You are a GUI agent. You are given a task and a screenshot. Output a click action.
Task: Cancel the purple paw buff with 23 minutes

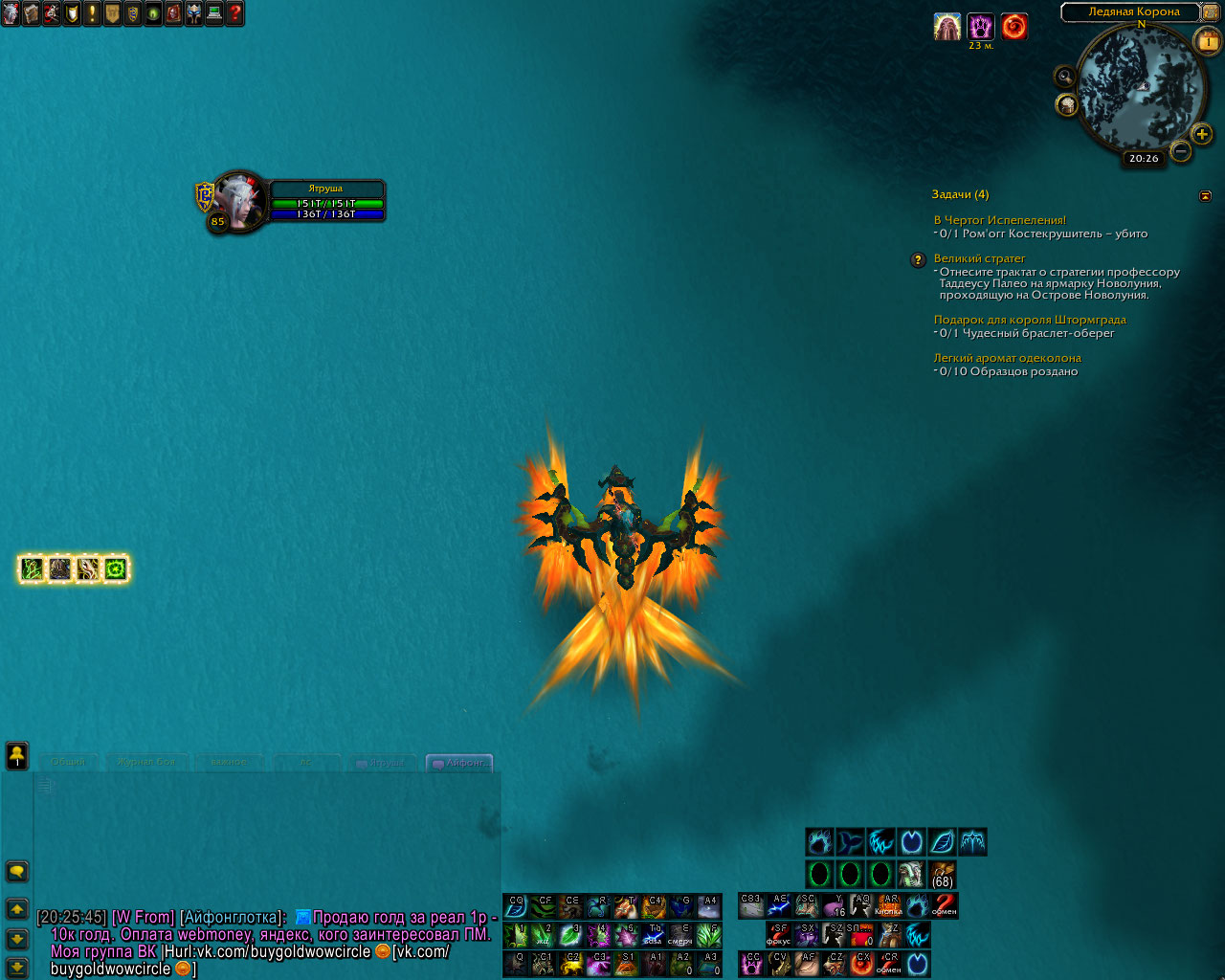coord(980,27)
